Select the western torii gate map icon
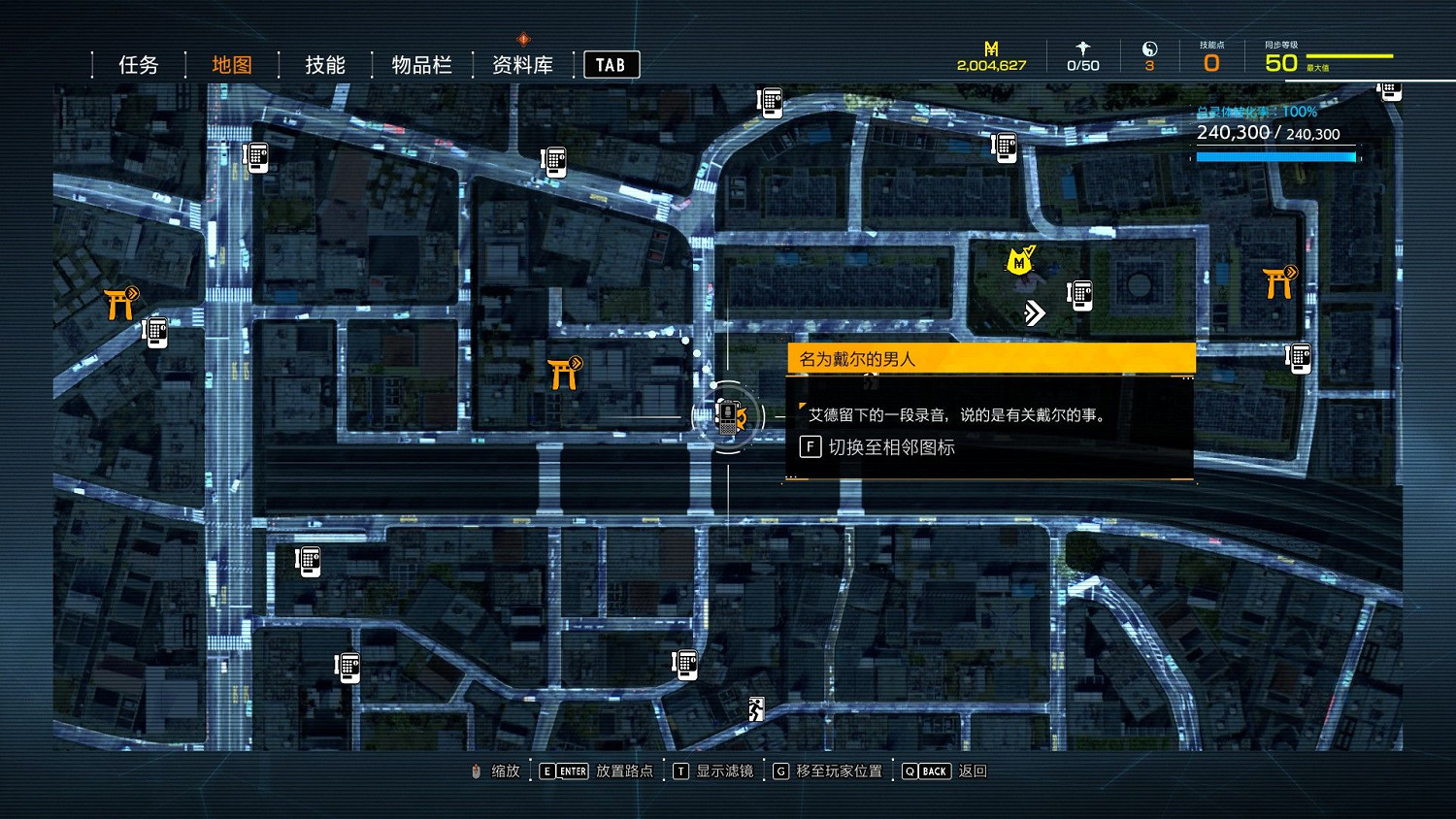Image resolution: width=1456 pixels, height=819 pixels. pos(116,303)
